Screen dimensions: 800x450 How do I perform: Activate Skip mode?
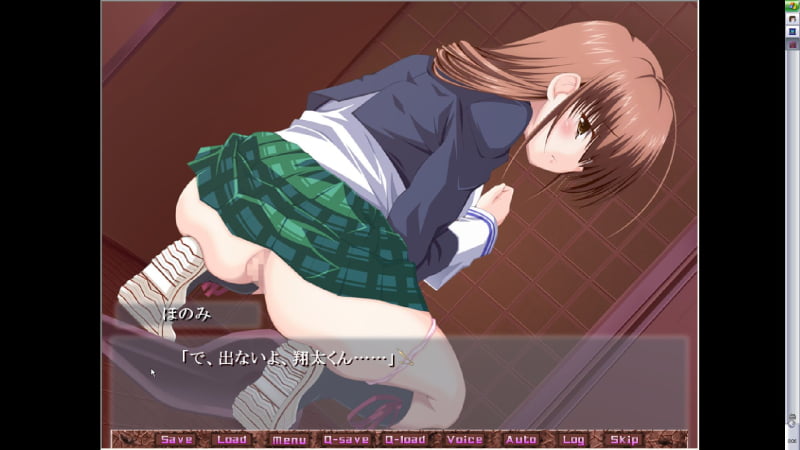624,439
